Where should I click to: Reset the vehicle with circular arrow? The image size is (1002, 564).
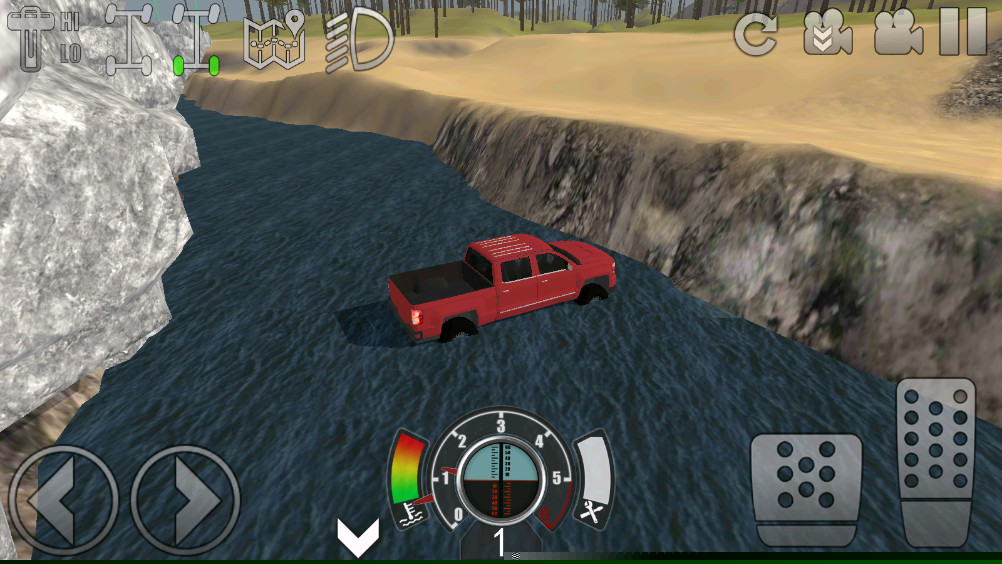pos(755,35)
